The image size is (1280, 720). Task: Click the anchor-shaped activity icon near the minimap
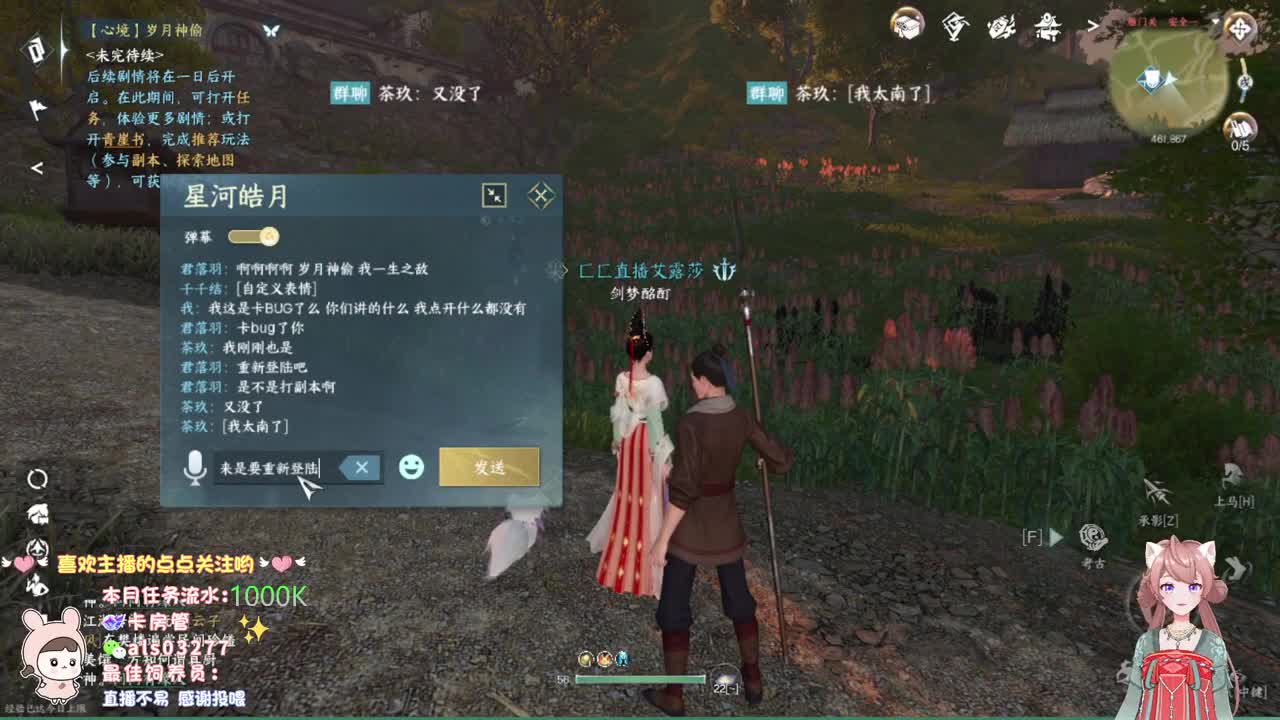pyautogui.click(x=1245, y=84)
